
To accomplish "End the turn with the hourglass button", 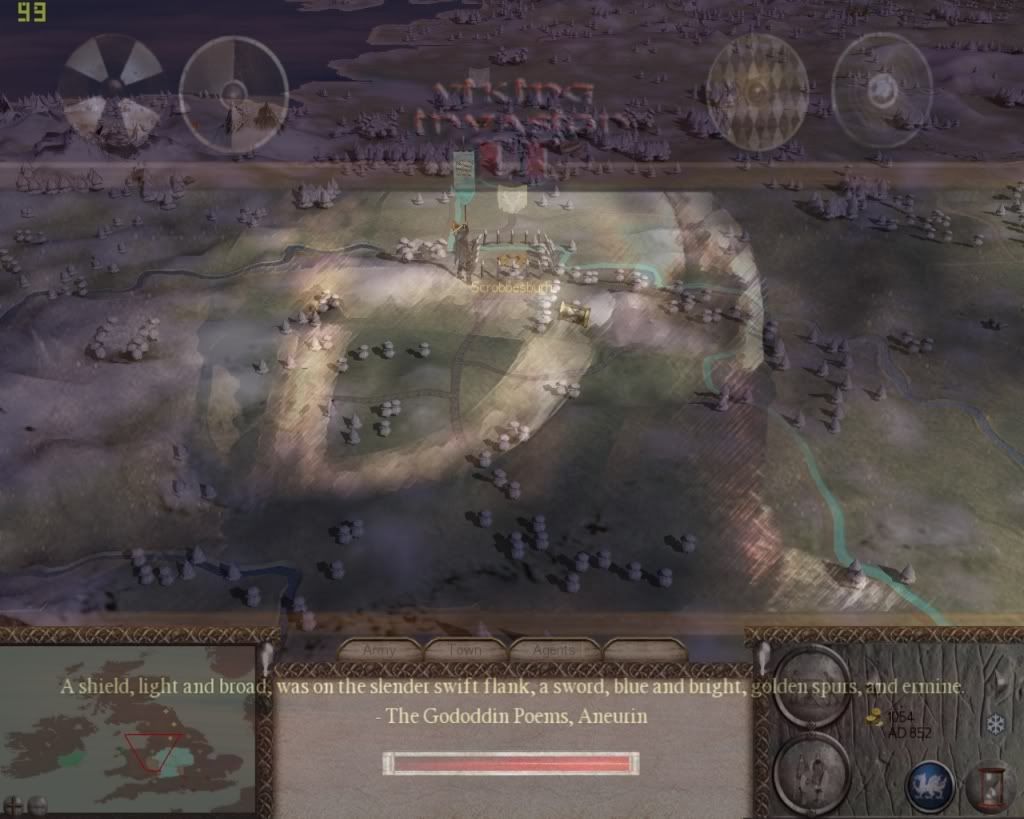I will click(x=990, y=785).
